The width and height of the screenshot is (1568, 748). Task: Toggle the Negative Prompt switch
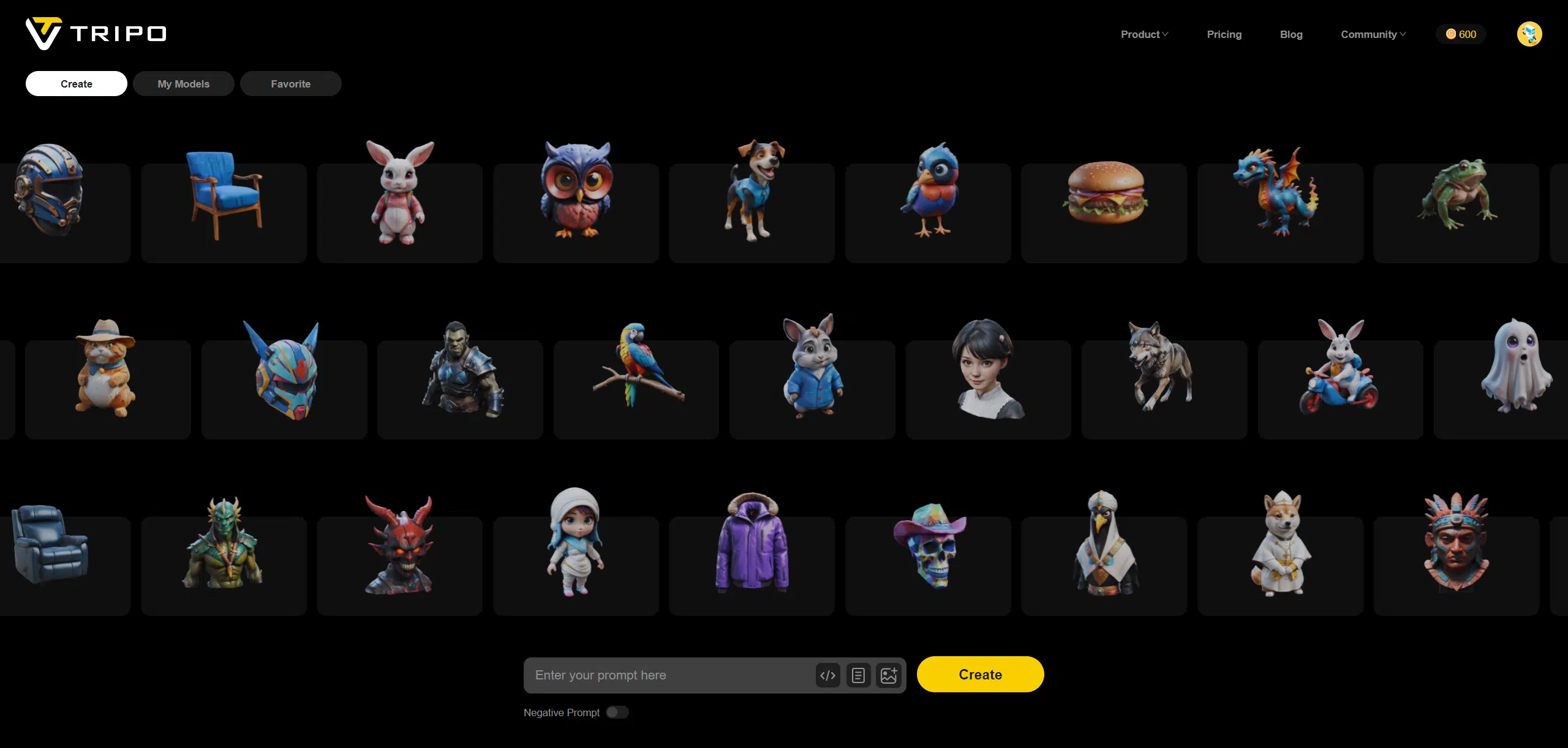617,712
